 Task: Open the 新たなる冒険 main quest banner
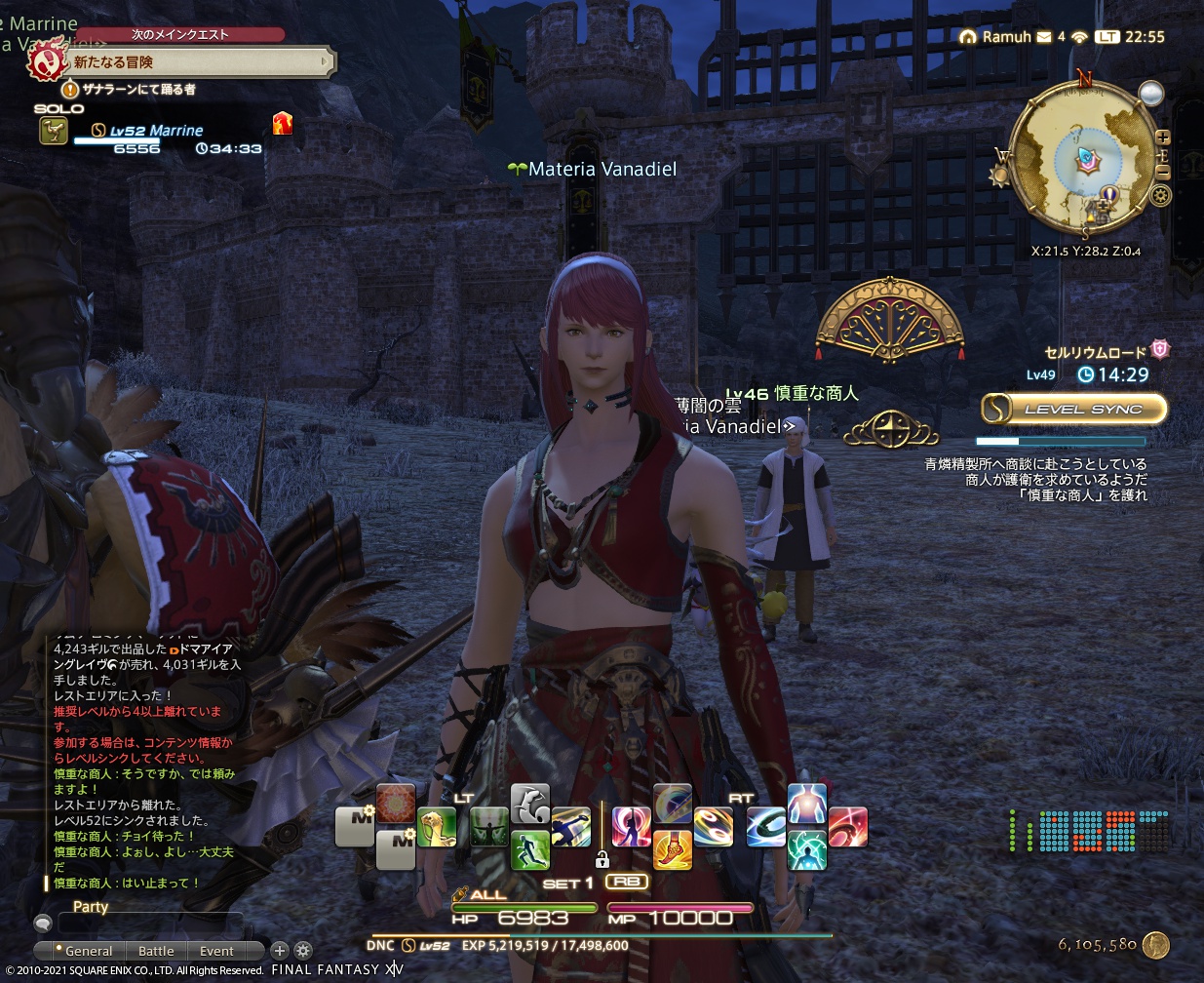coord(195,62)
